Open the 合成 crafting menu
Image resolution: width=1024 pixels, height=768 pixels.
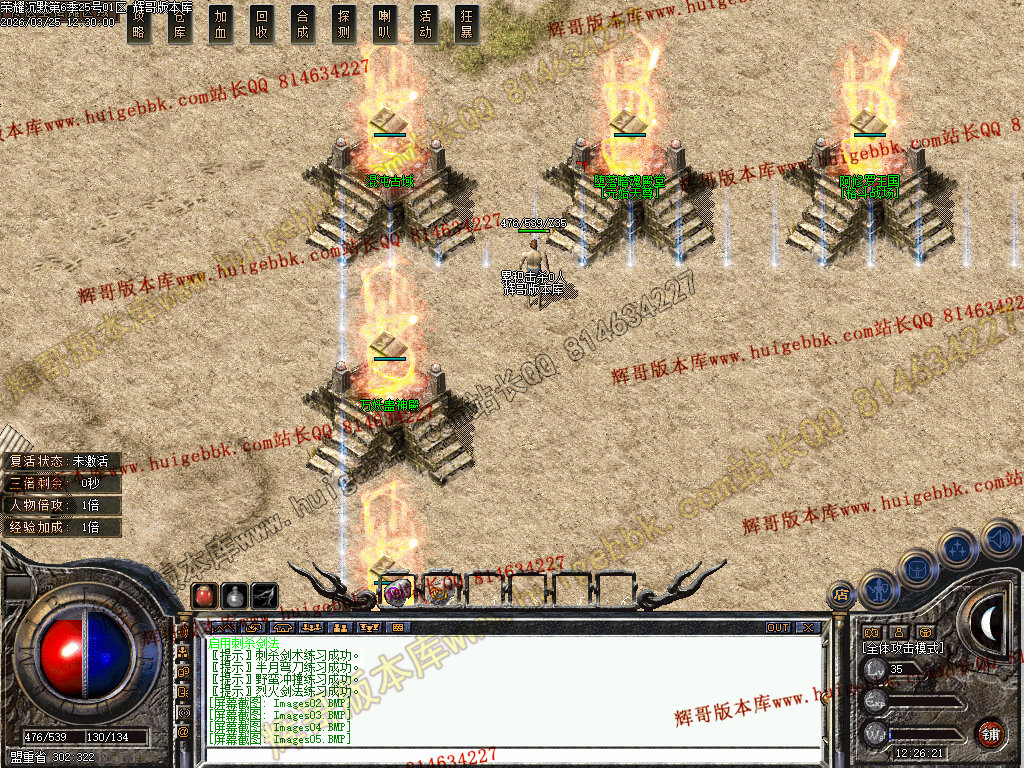coord(303,24)
